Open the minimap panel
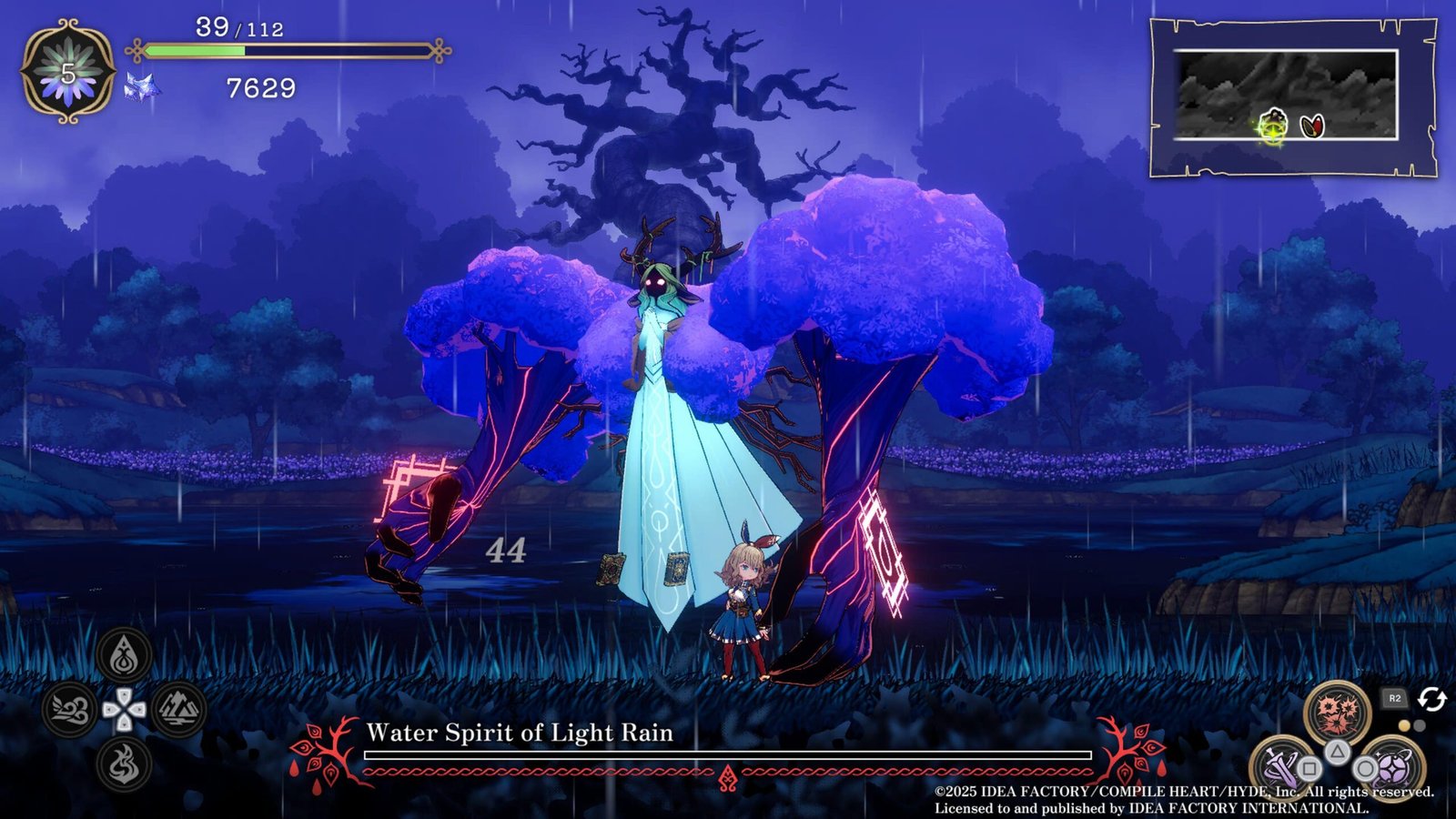 [x=1292, y=98]
